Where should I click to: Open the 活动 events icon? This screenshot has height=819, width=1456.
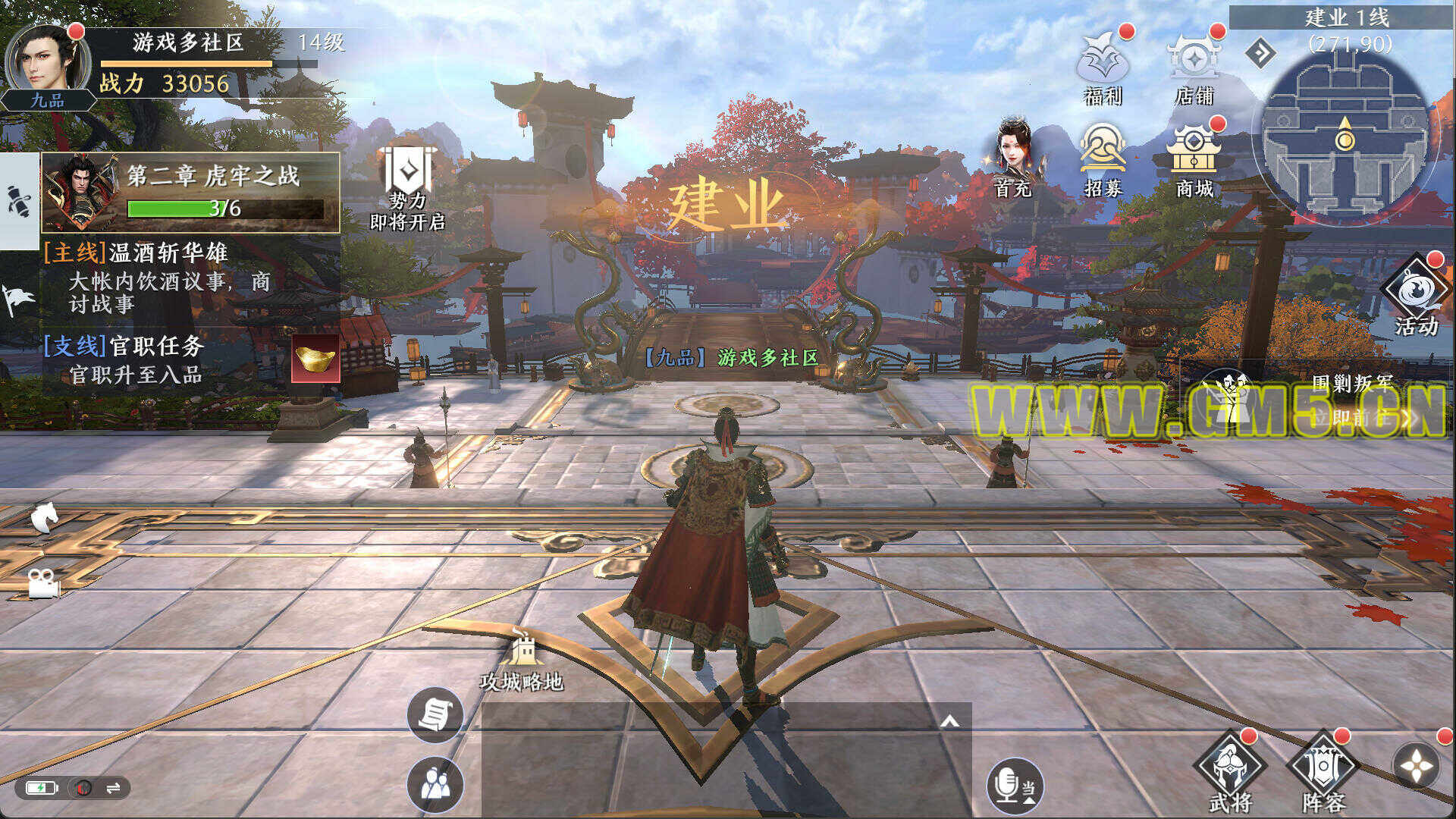[x=1415, y=296]
